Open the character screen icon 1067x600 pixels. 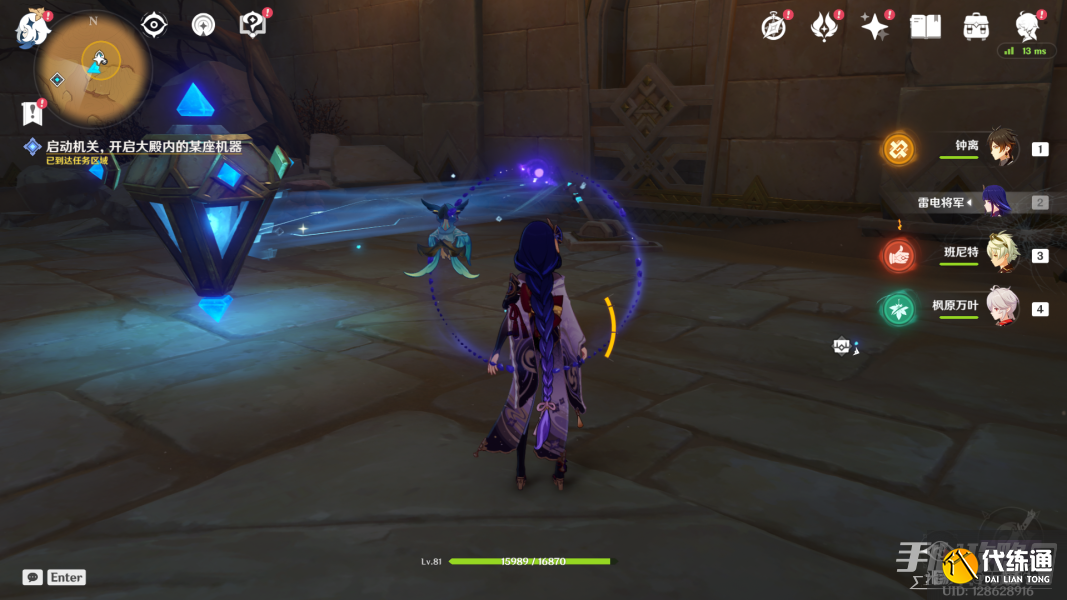pyautogui.click(x=1026, y=26)
